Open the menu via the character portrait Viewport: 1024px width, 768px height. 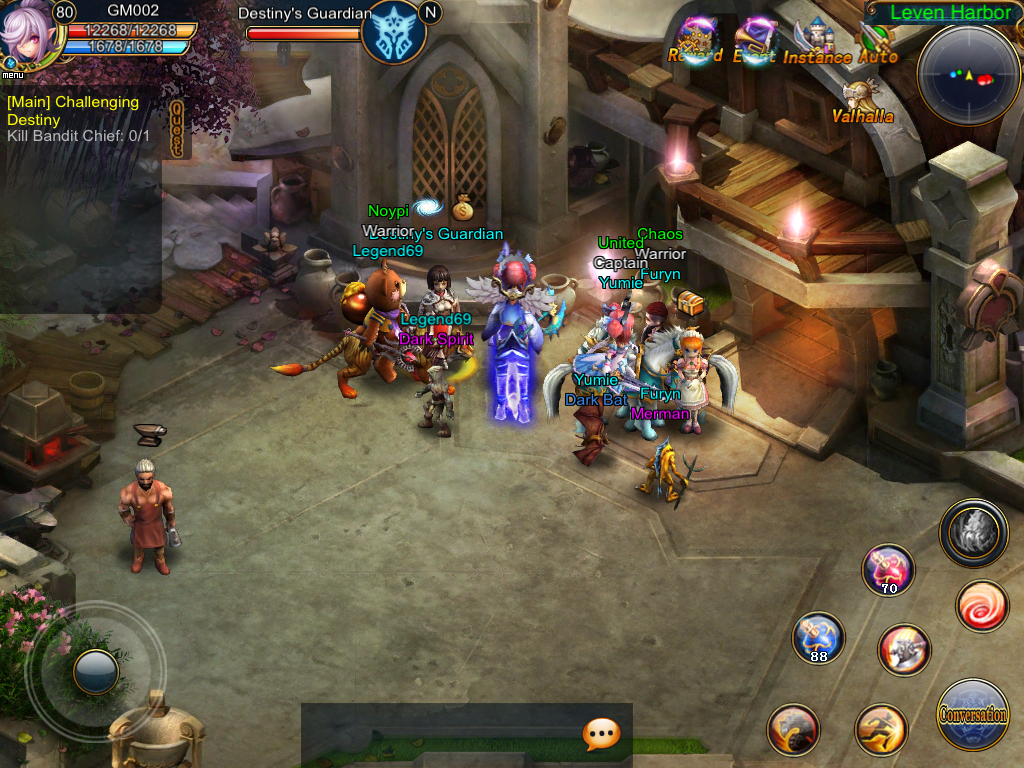tap(27, 36)
